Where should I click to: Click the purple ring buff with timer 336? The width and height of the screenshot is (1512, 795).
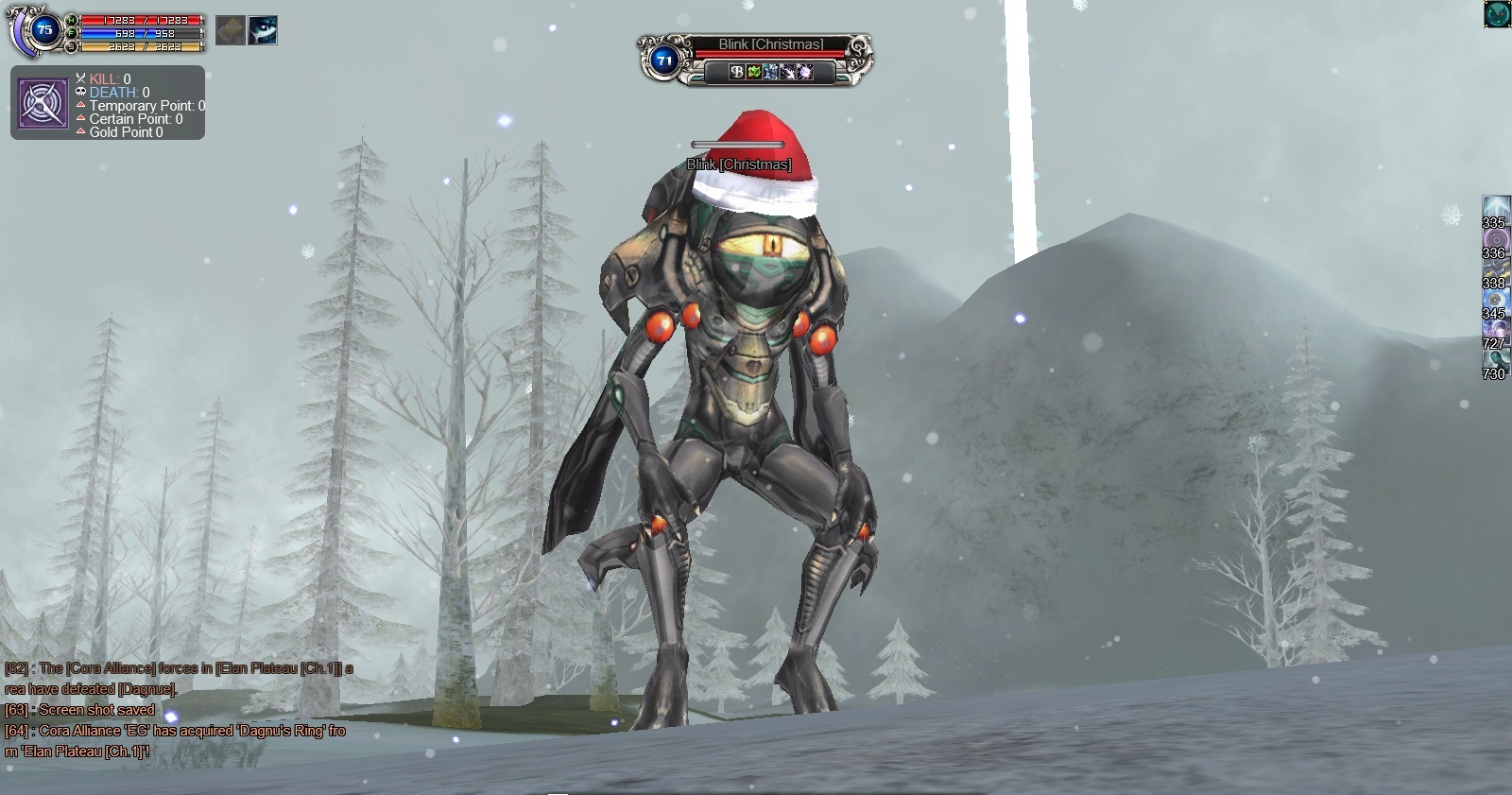tap(1495, 239)
